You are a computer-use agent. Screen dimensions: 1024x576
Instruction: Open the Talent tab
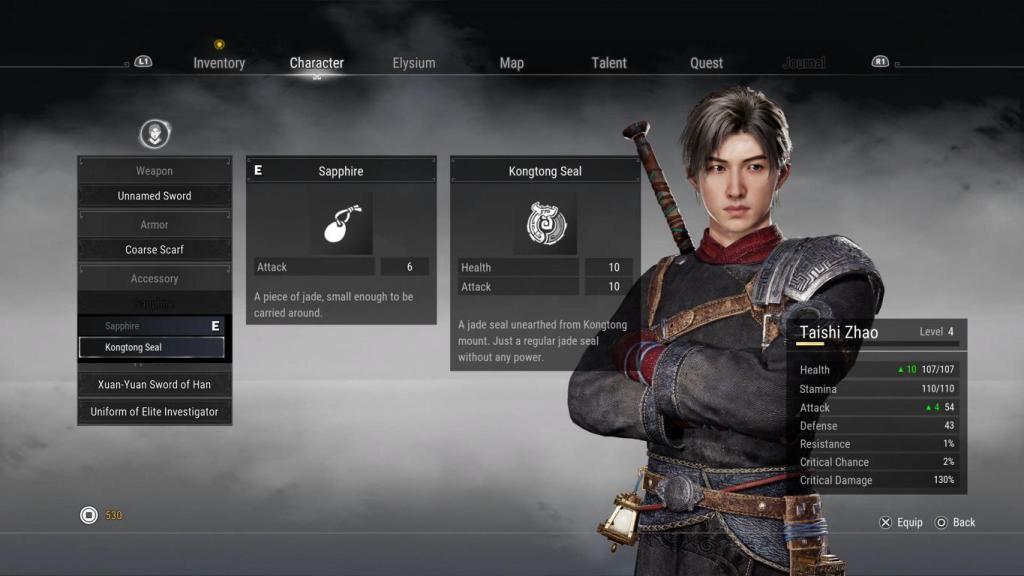pos(608,63)
